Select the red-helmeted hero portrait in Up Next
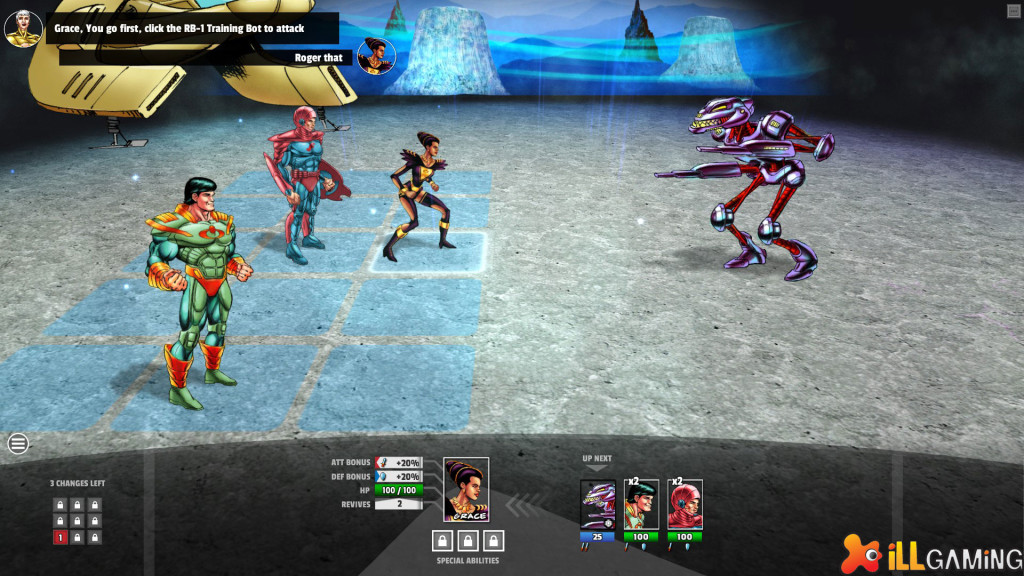Viewport: 1024px width, 576px height. tap(685, 505)
